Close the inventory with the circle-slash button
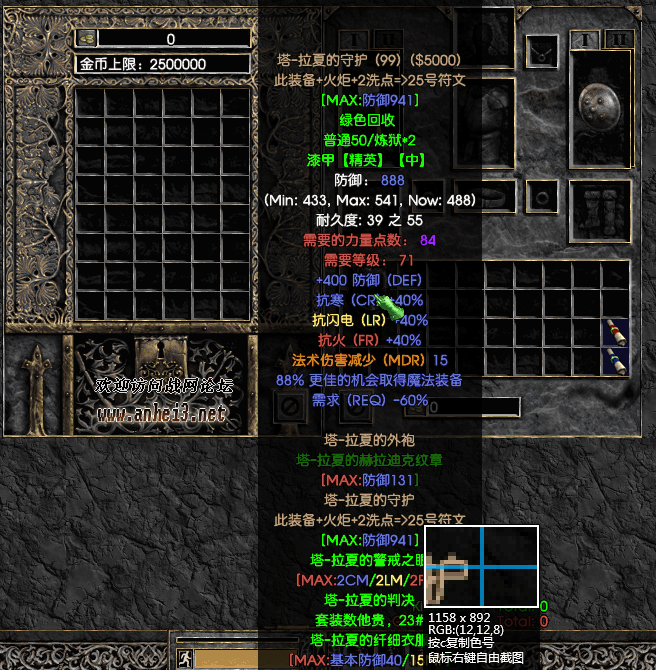 288,406
